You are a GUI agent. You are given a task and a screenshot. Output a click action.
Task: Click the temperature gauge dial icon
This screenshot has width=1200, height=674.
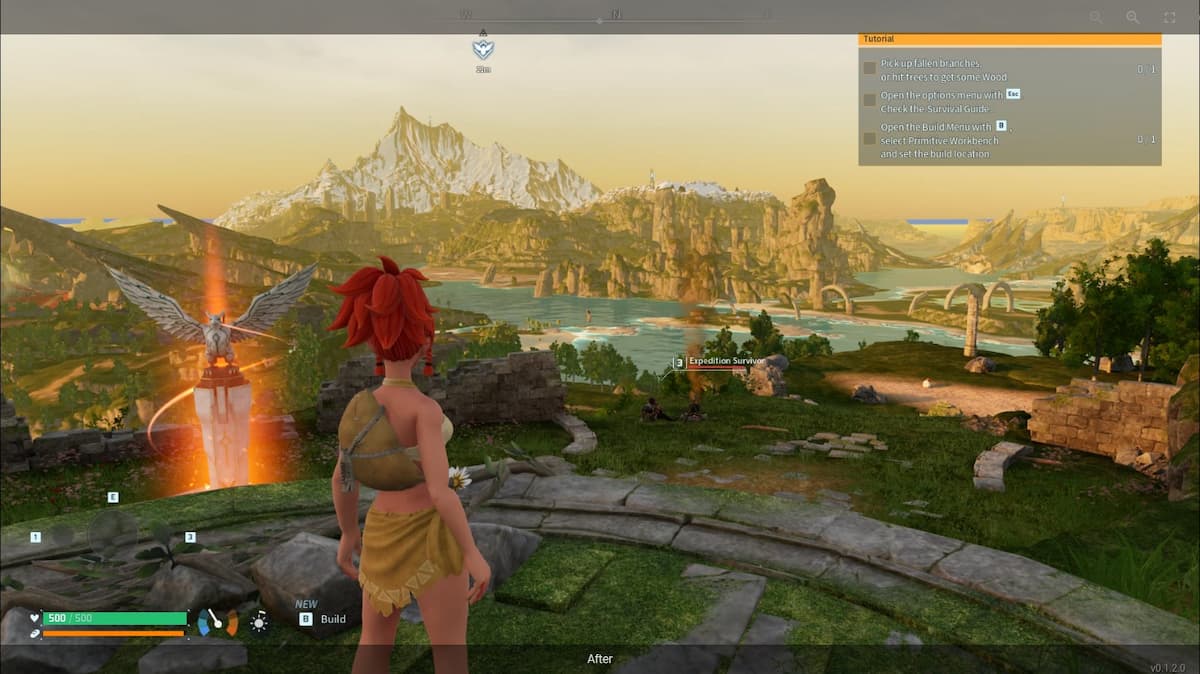(x=218, y=622)
